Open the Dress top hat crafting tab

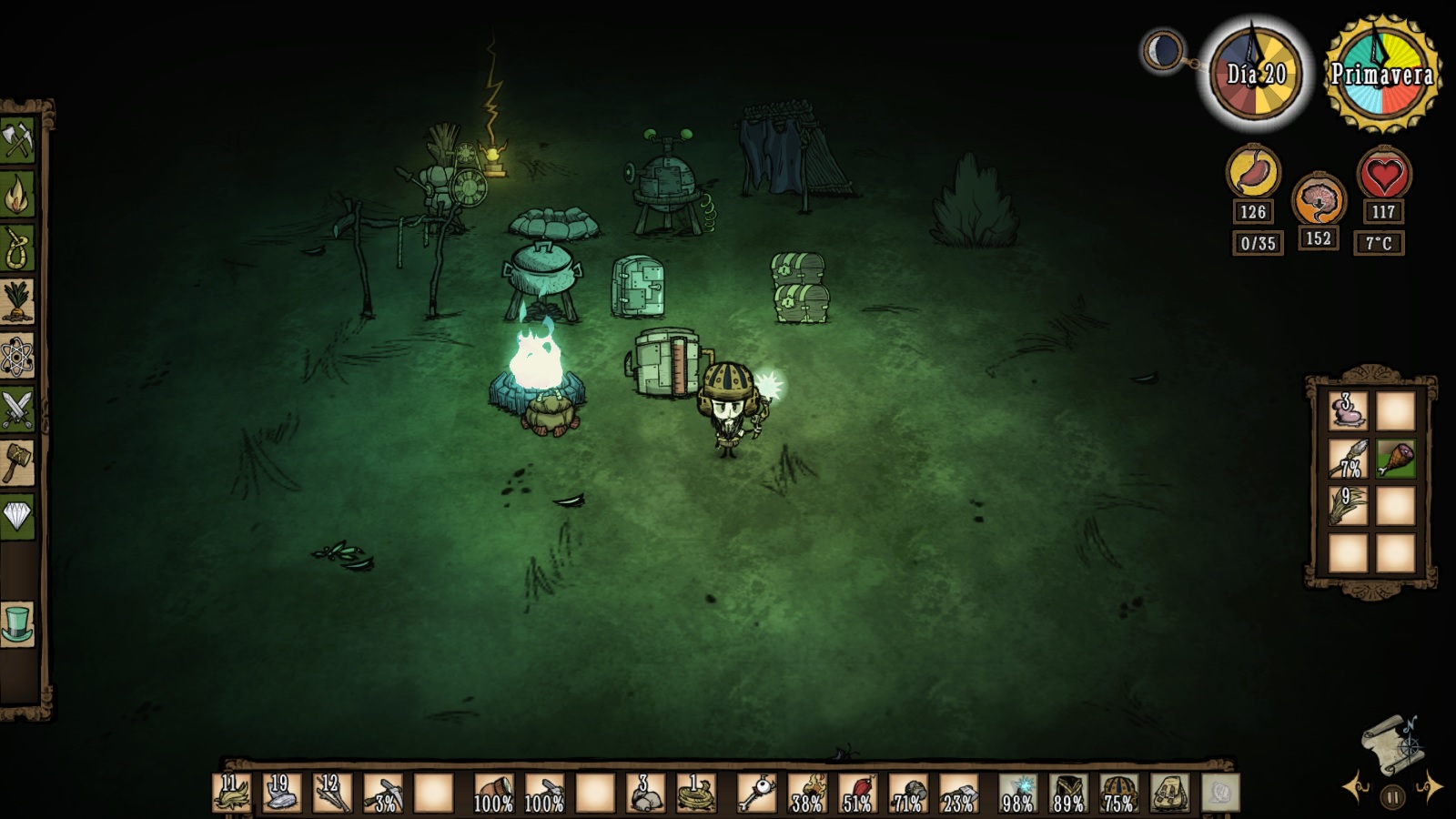click(x=17, y=624)
